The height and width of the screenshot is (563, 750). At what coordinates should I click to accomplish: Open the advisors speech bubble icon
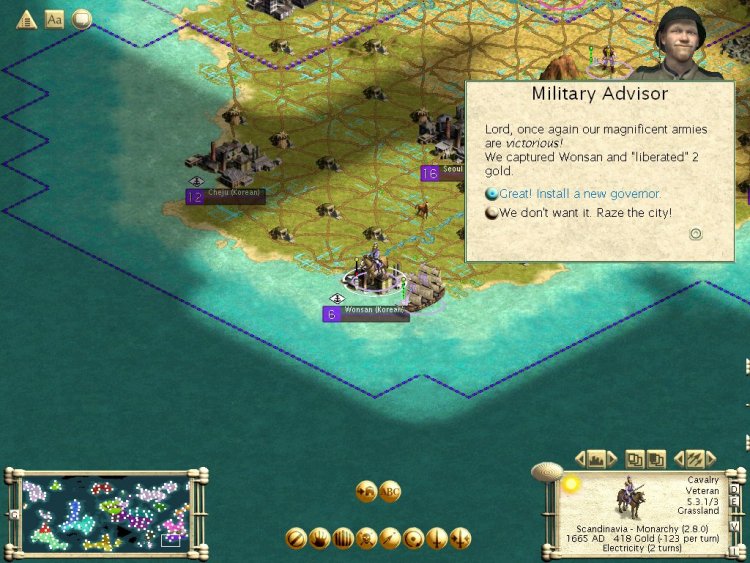[x=82, y=19]
